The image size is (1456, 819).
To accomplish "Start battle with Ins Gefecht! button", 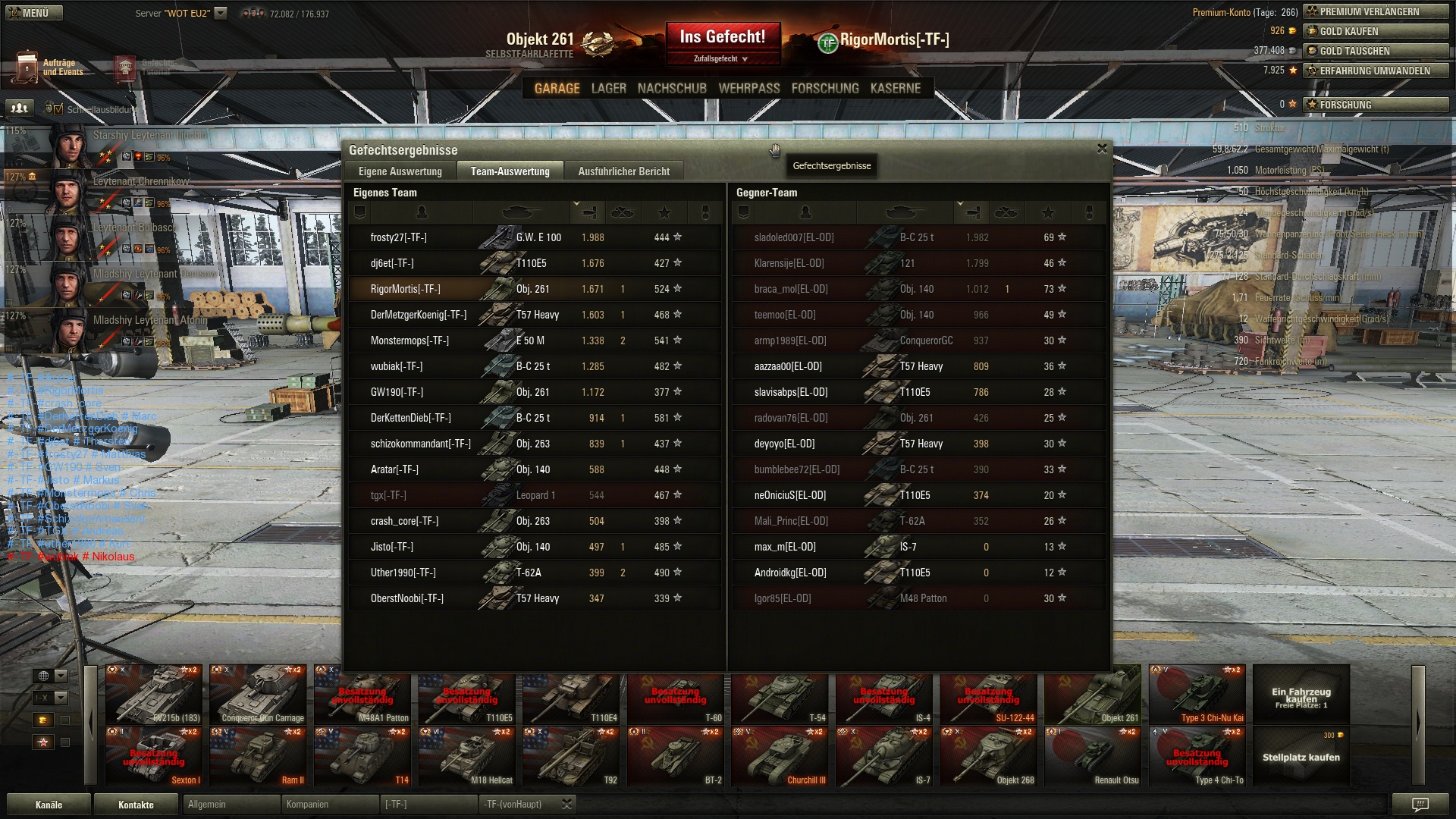I will [723, 38].
